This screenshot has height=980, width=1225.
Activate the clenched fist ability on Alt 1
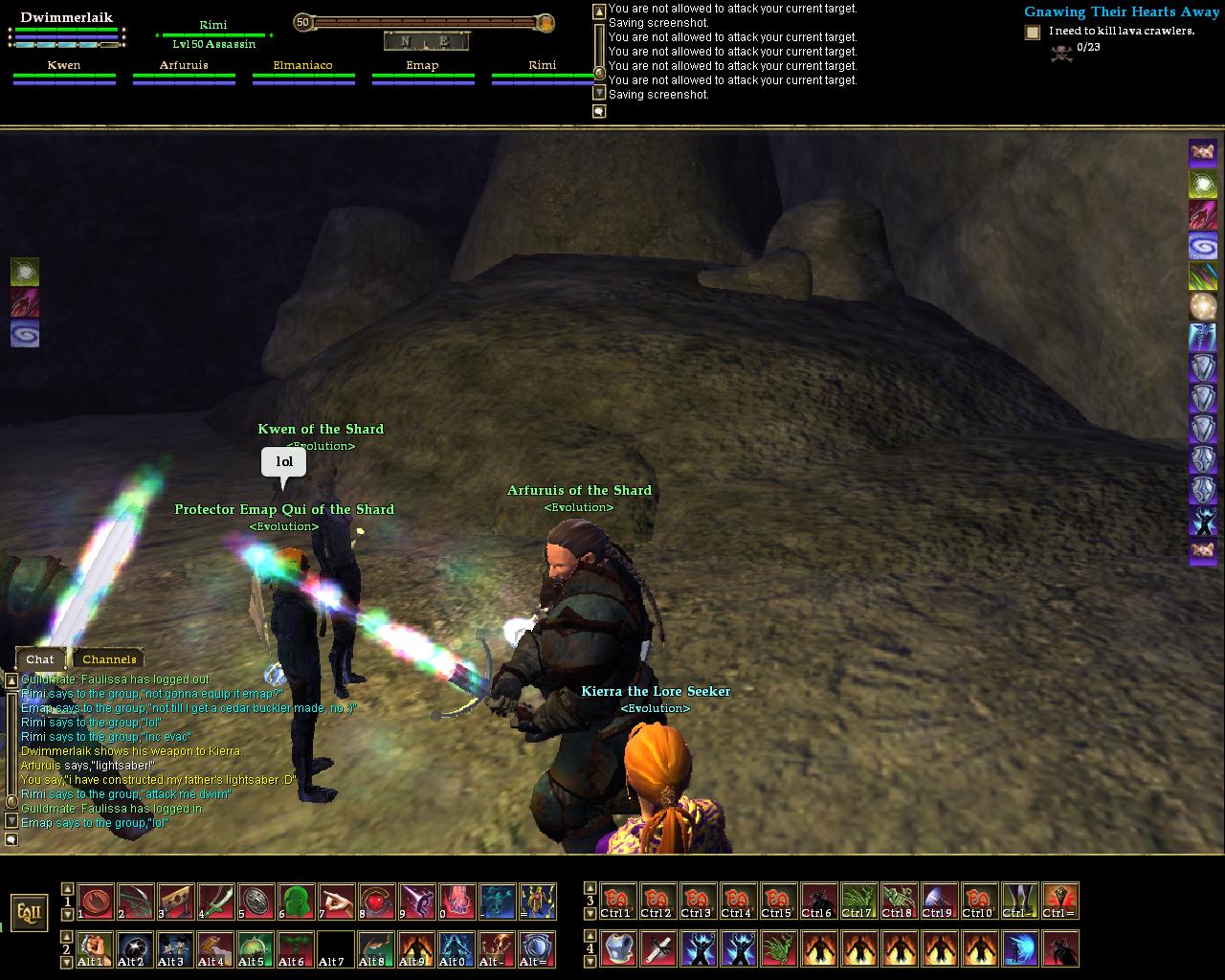(95, 948)
